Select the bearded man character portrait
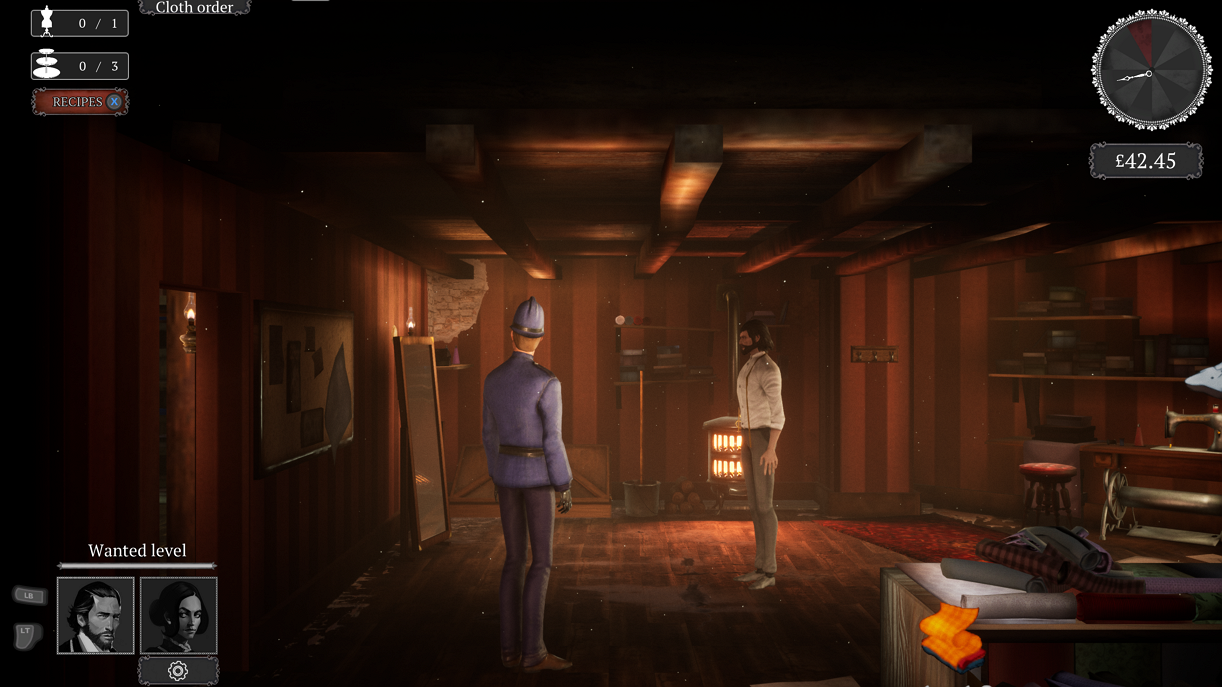The image size is (1222, 687). pyautogui.click(x=96, y=615)
